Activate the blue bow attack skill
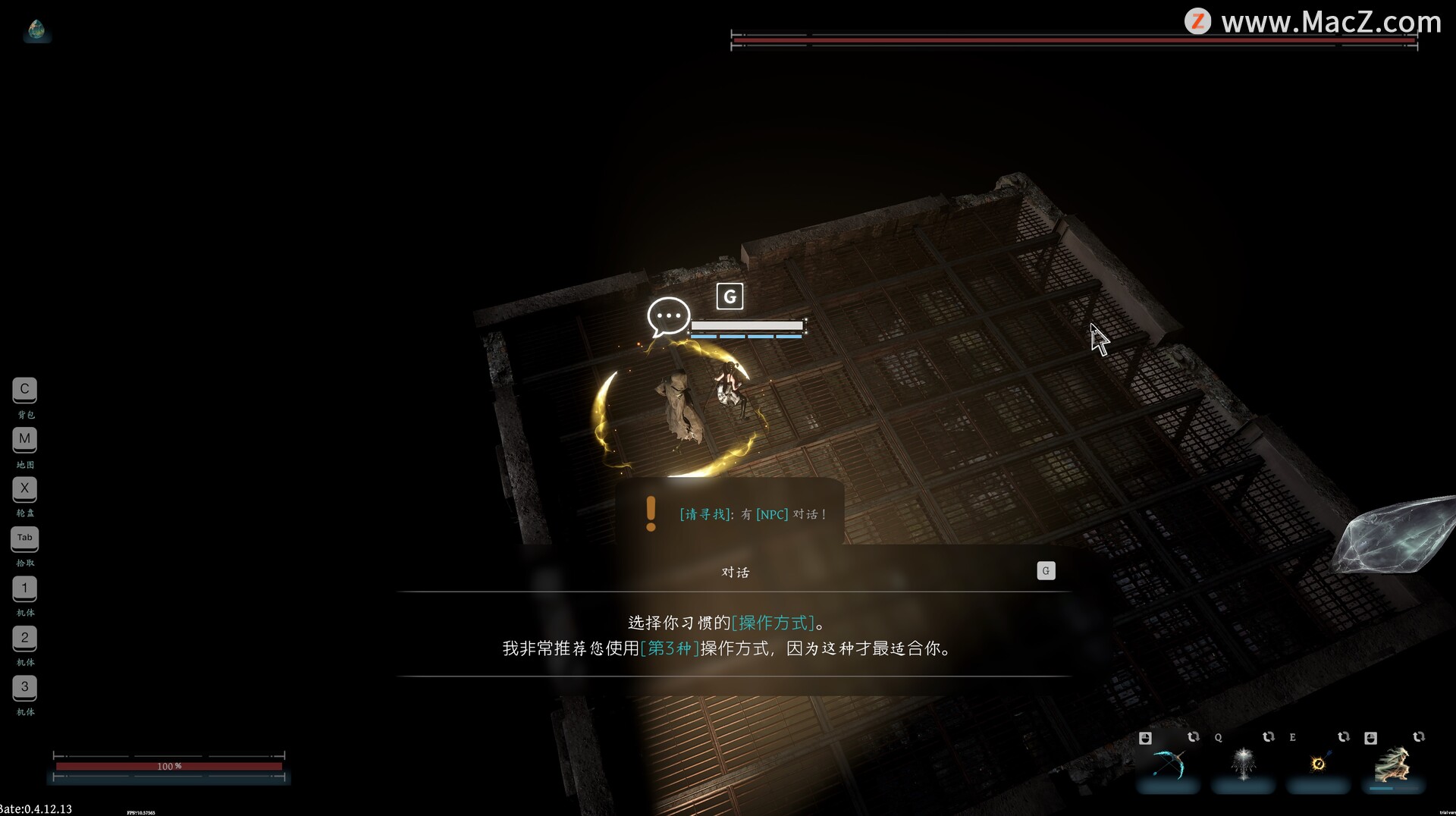This screenshot has width=1456, height=816. coord(1168,764)
